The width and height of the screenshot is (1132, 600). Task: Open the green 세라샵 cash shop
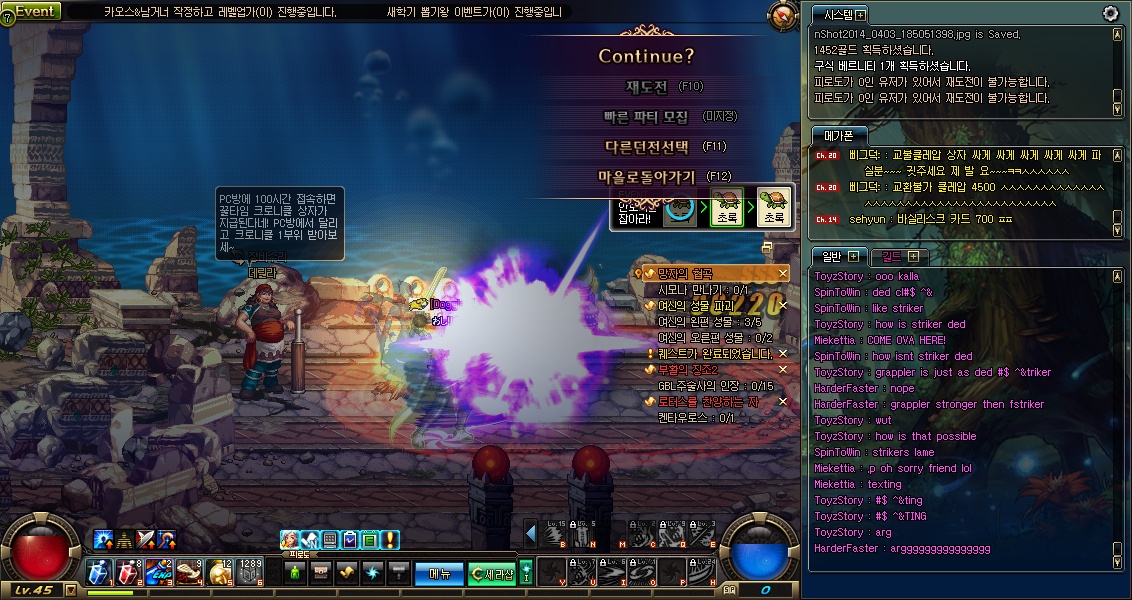tap(491, 573)
